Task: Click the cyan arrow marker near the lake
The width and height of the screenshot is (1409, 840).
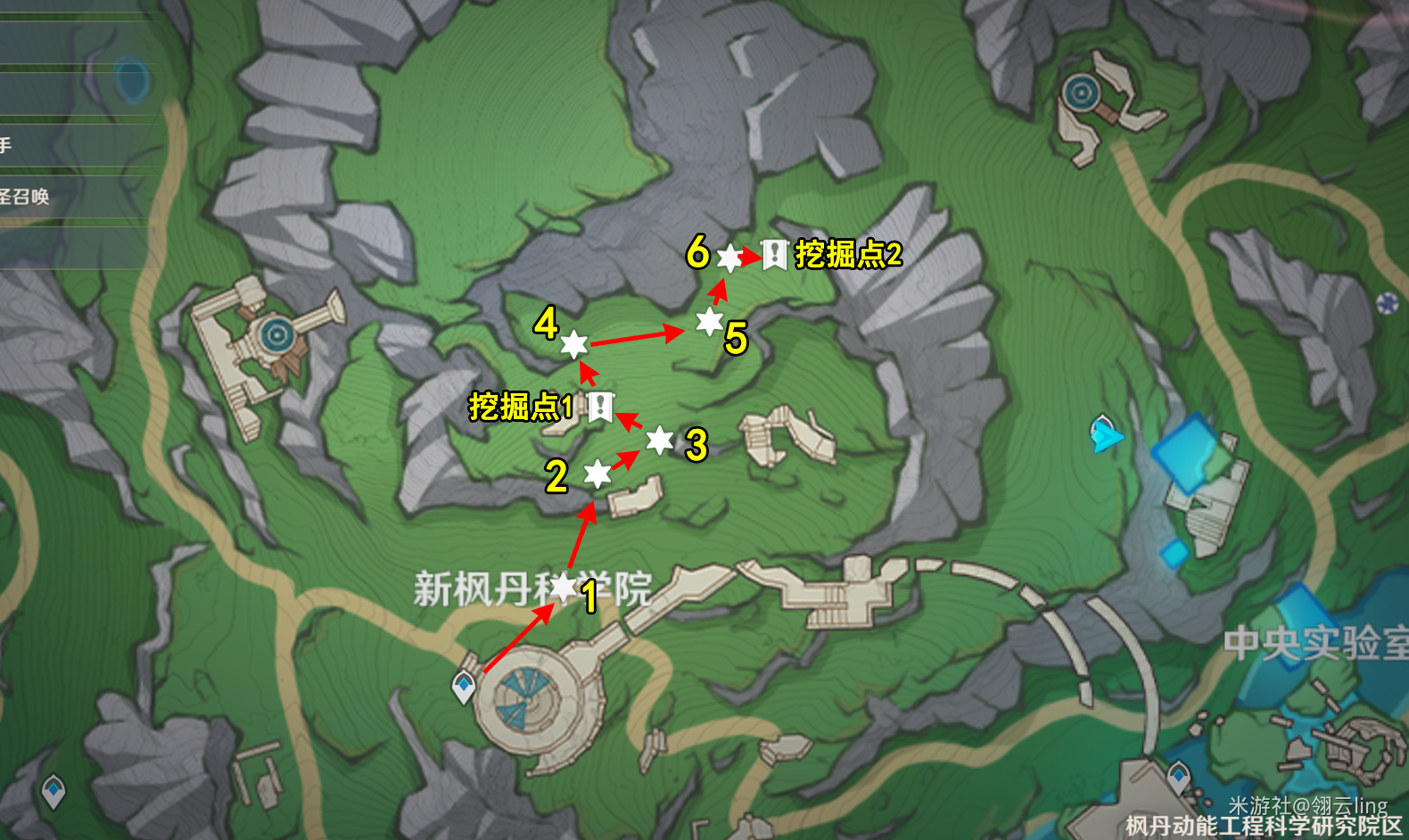Action: tap(1106, 436)
